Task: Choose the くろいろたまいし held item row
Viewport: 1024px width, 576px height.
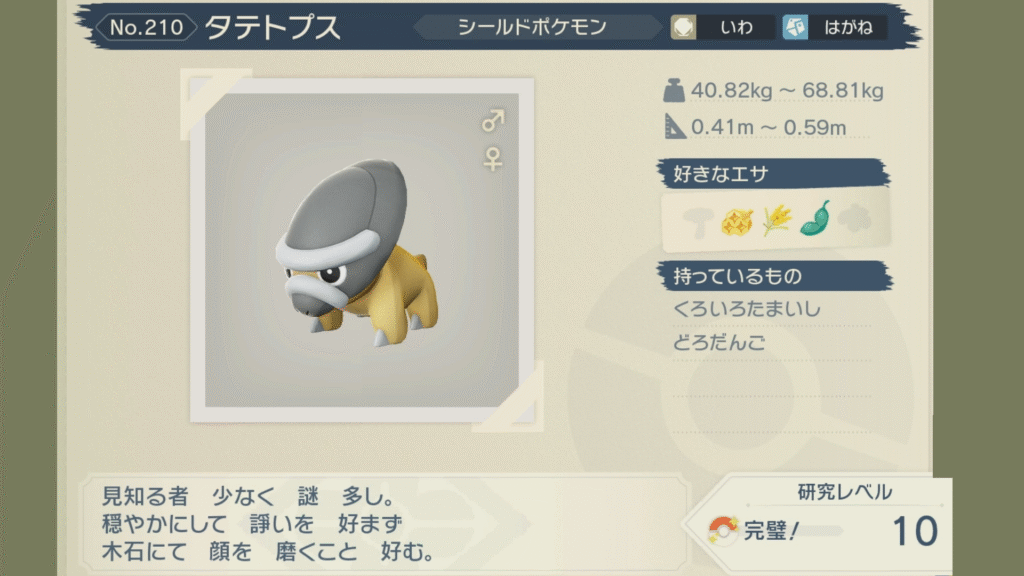Action: click(748, 309)
